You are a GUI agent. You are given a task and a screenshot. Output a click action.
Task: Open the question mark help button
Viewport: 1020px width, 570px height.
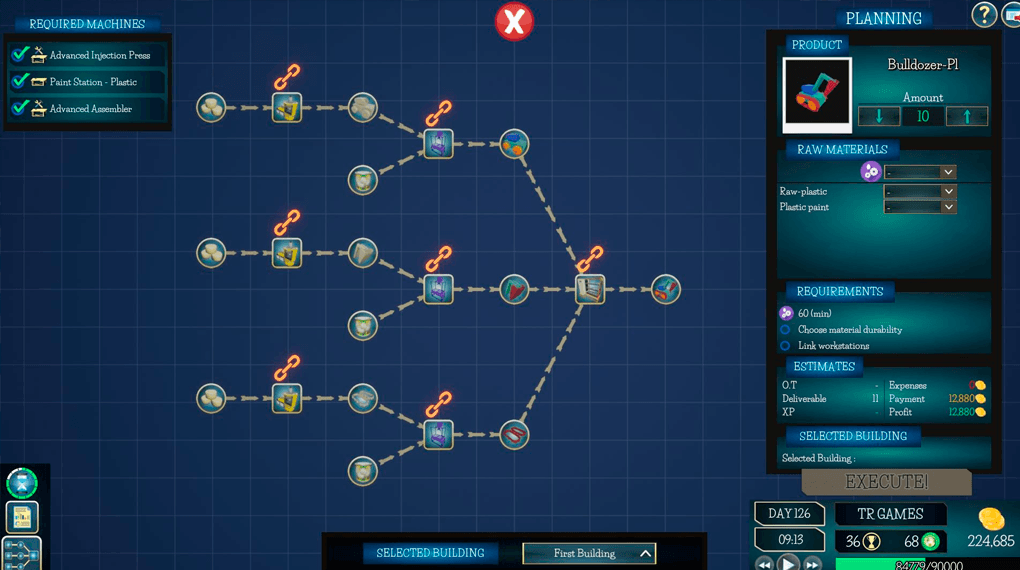(x=984, y=14)
